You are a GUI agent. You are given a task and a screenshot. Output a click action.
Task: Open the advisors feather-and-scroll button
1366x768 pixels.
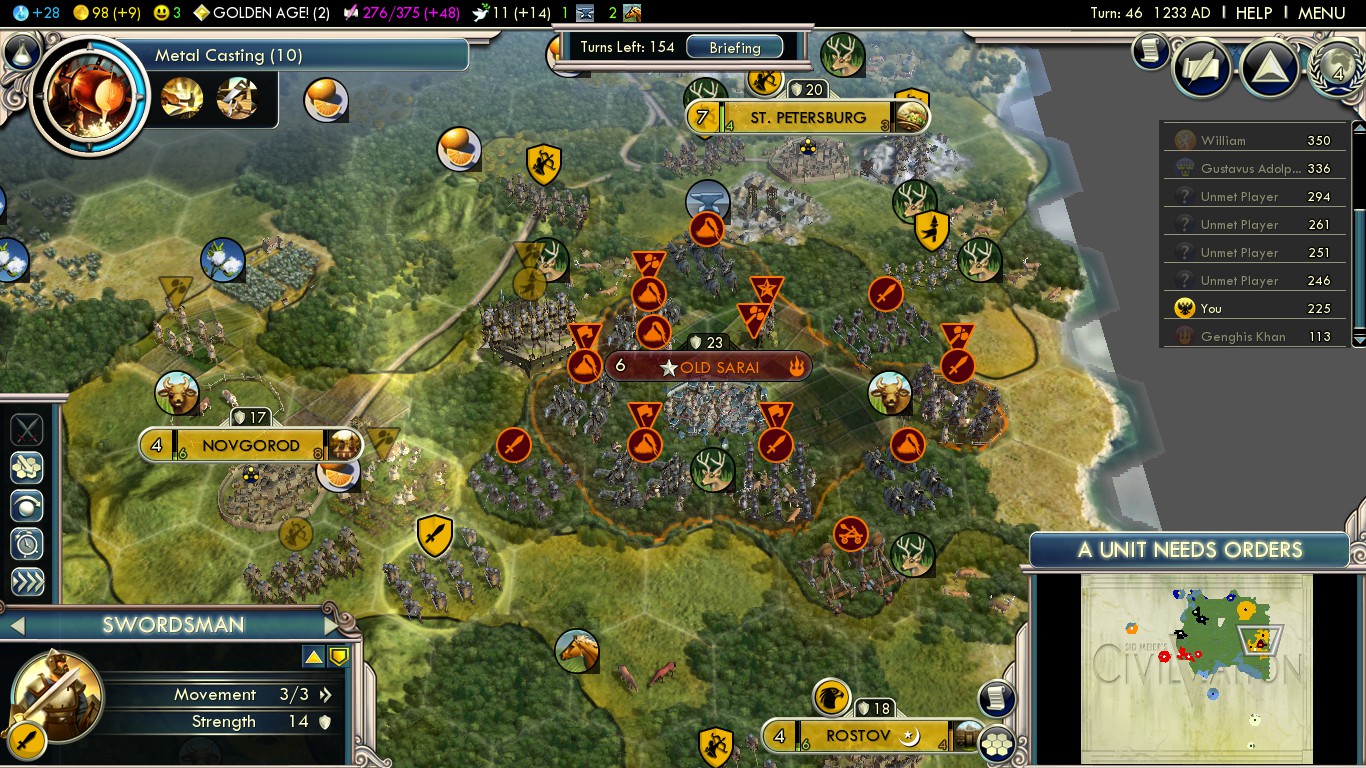click(x=1203, y=67)
